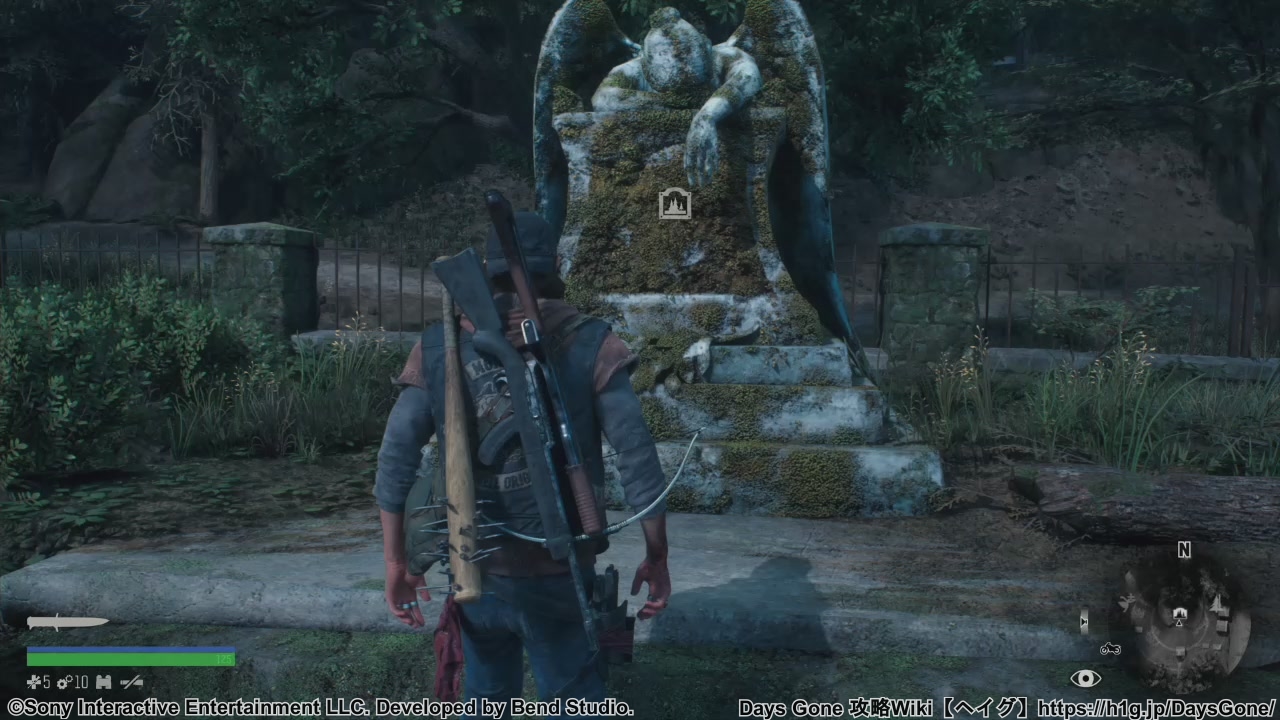Click the landmark marker above the statue

(675, 204)
